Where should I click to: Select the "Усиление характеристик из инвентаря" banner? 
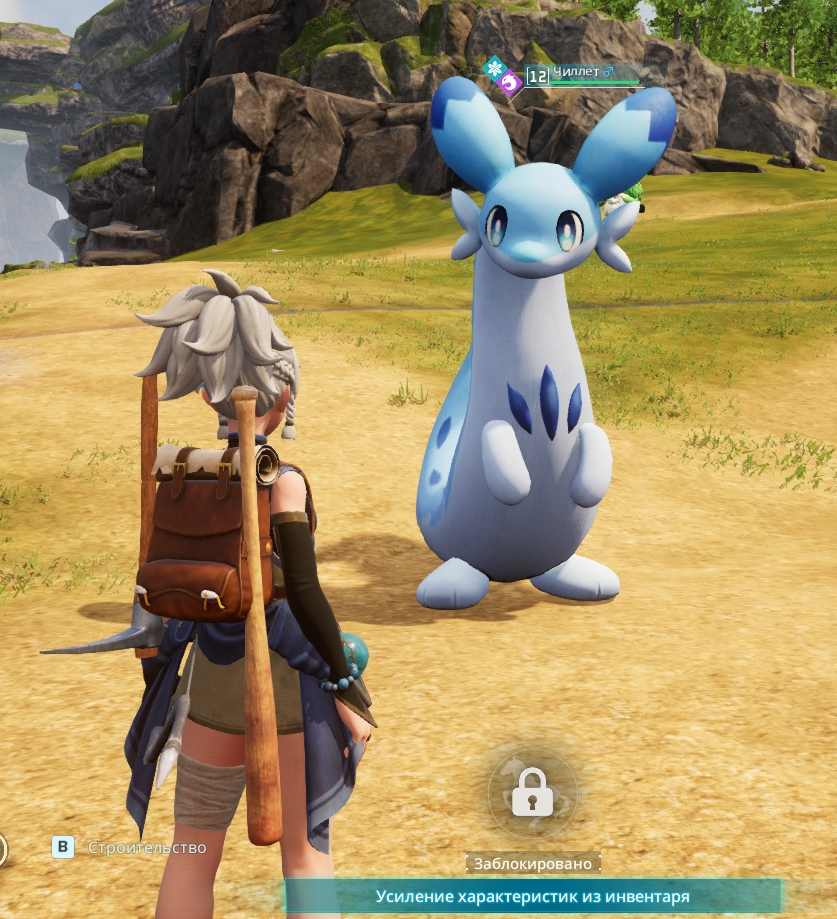(x=532, y=897)
